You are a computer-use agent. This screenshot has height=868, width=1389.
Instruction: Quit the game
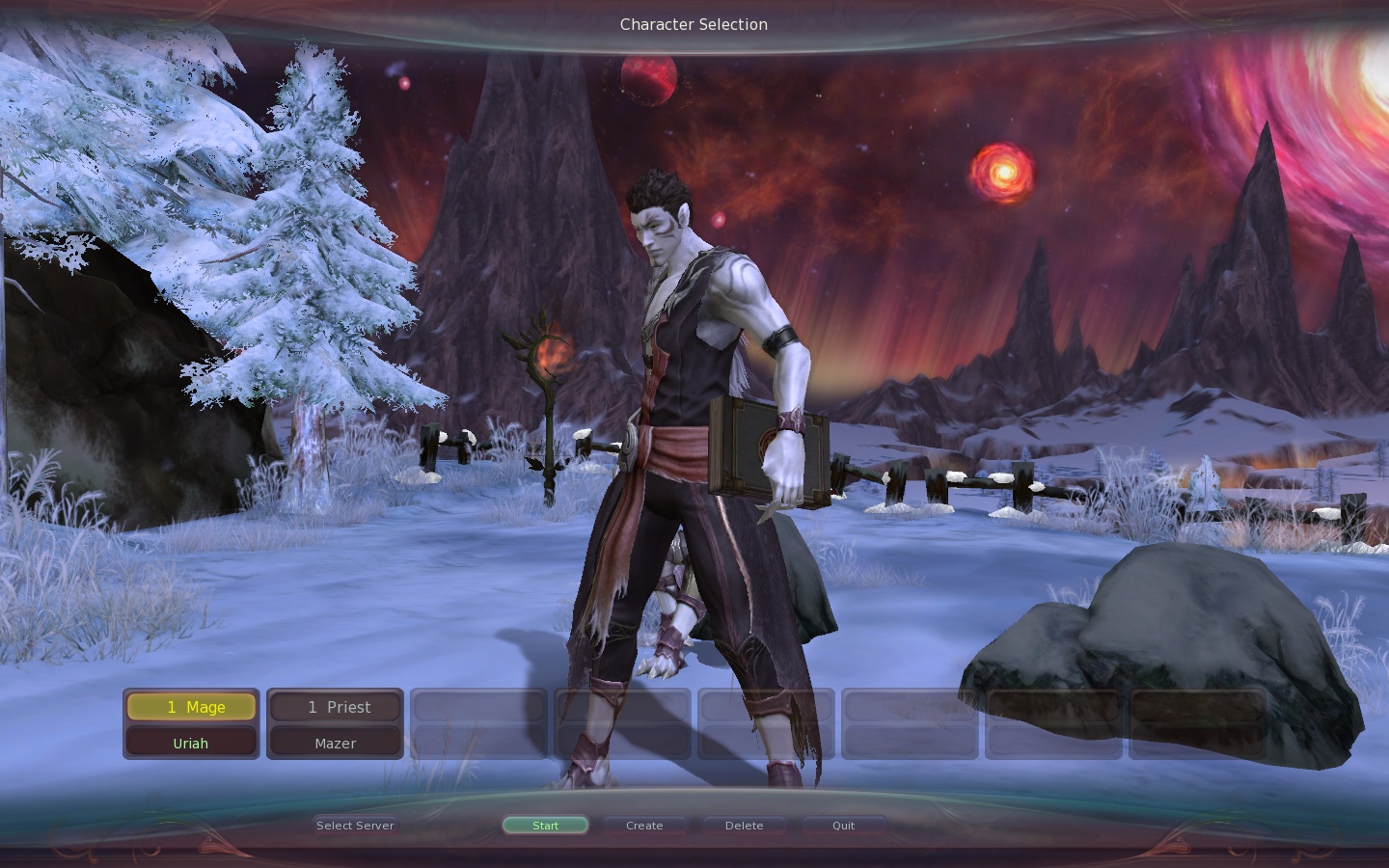coord(843,826)
